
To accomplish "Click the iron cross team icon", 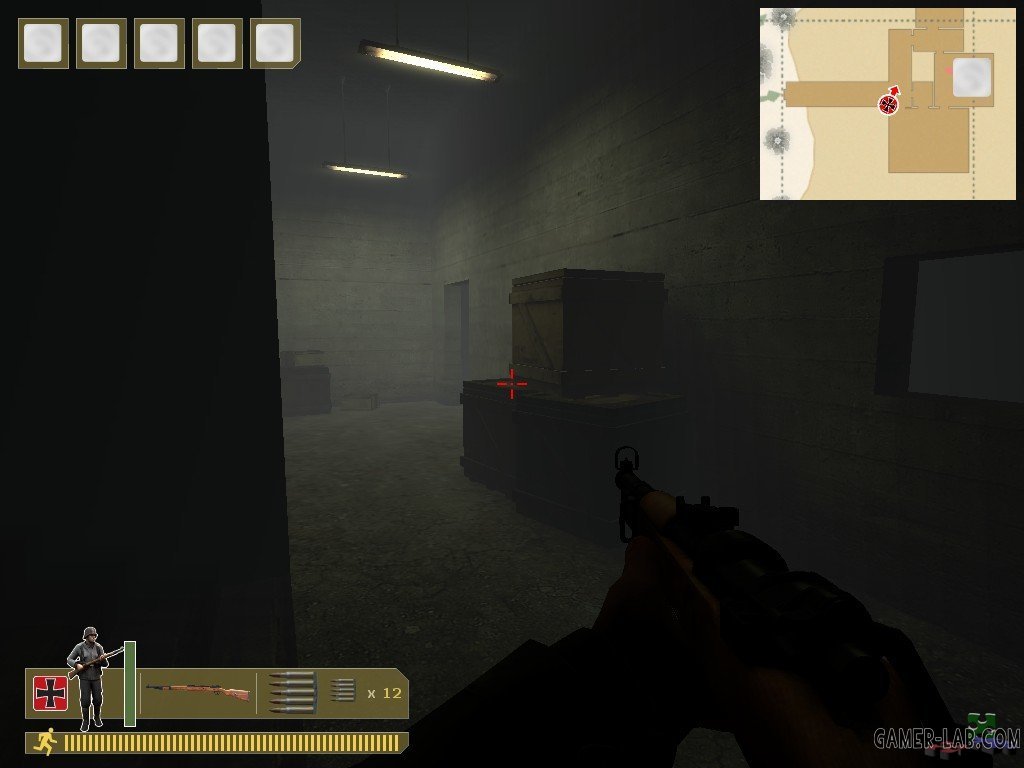I will 49,693.
